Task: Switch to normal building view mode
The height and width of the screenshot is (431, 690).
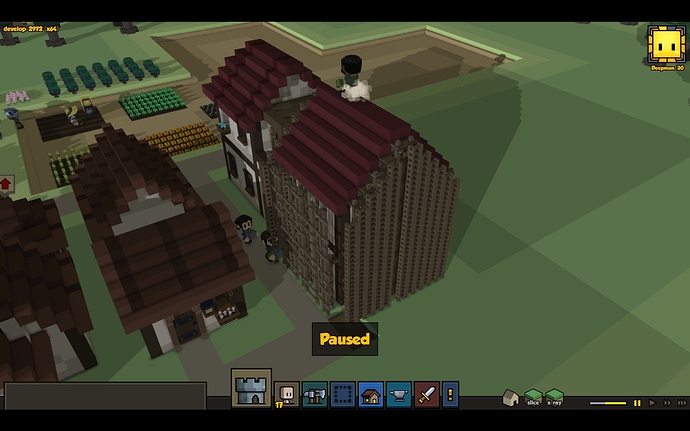Action: 511,397
